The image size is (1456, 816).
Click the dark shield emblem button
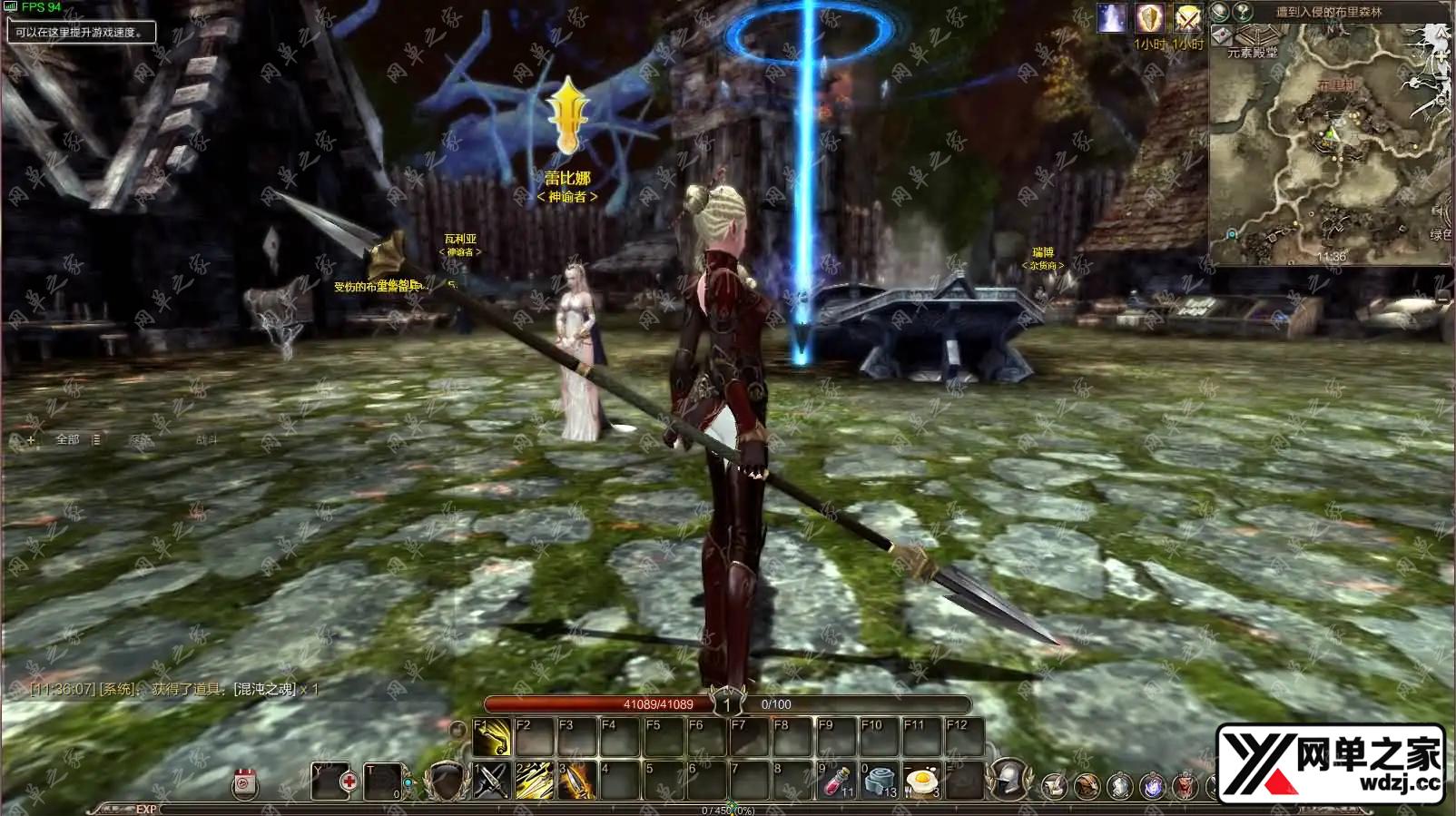click(445, 781)
